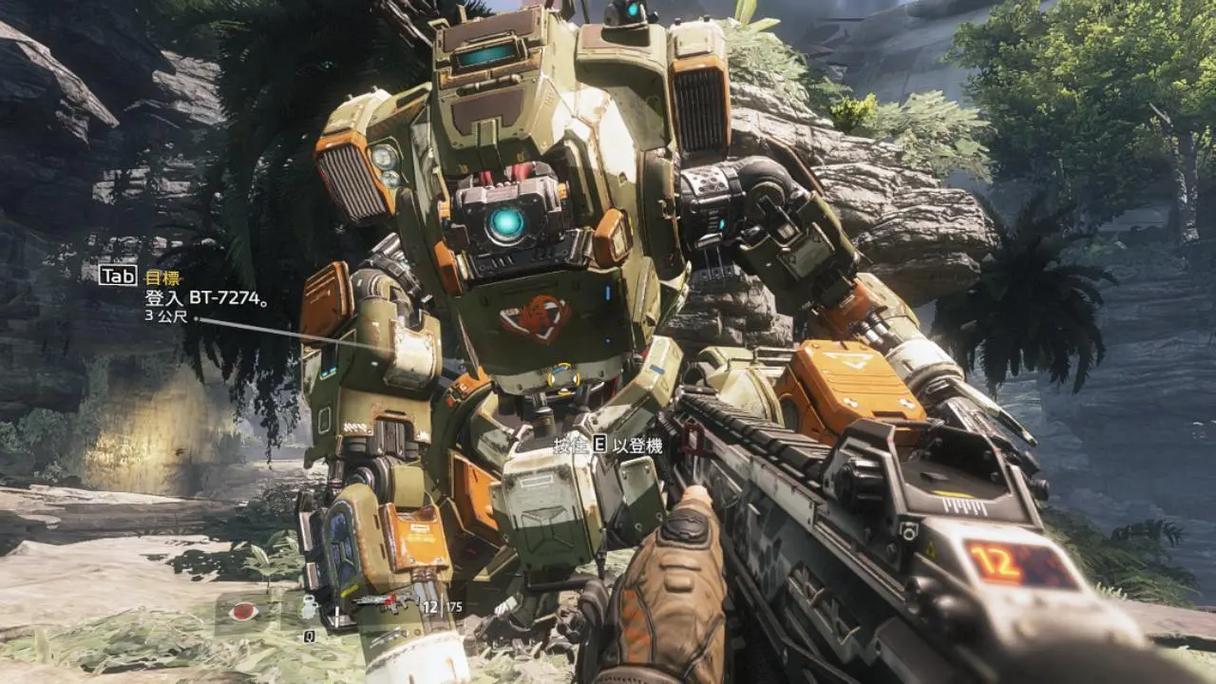This screenshot has width=1216, height=684.
Task: Choose the grenade ordnance icon
Action: [x=310, y=608]
